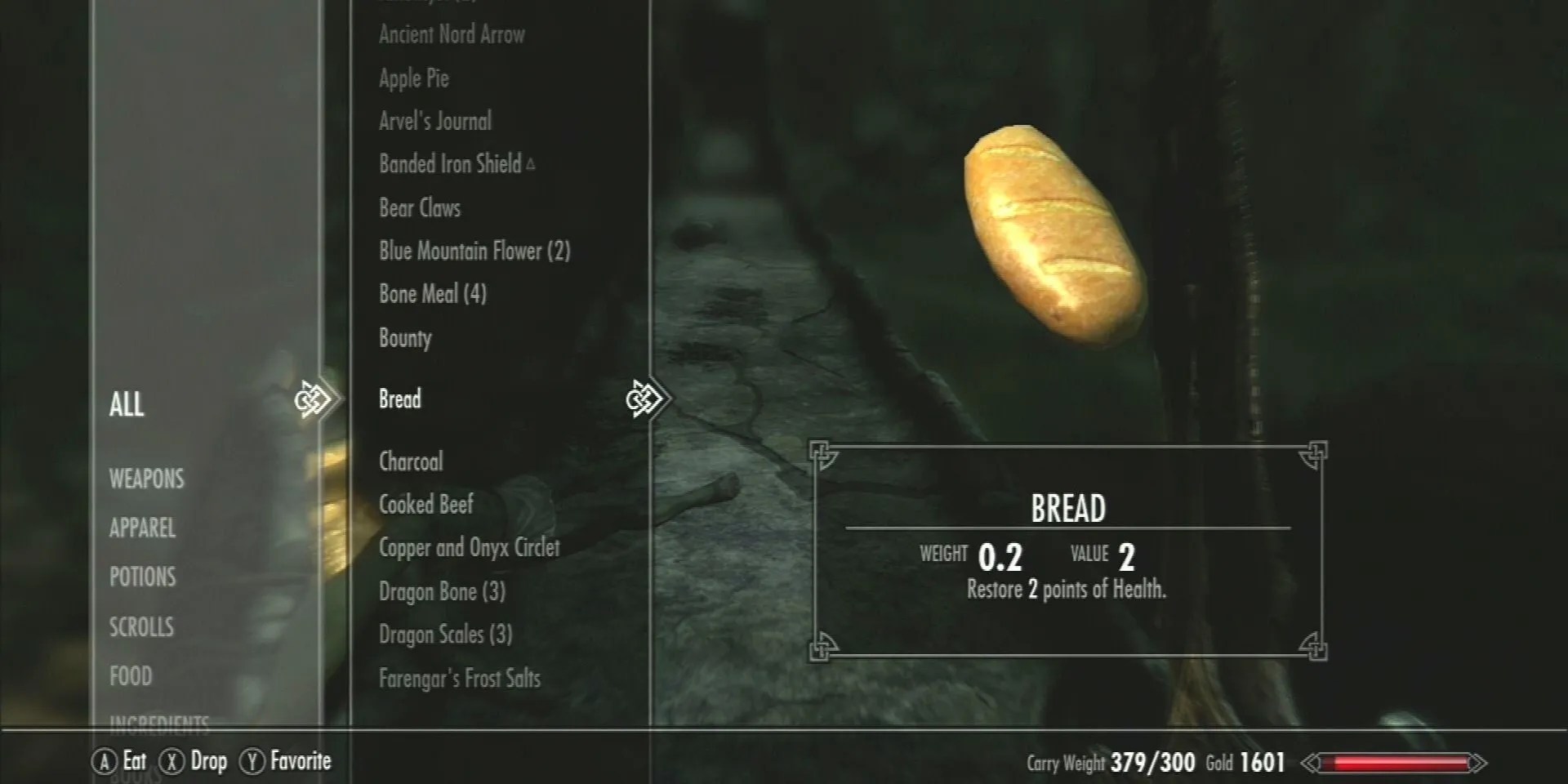Click the (X) Drop button prompt icon
1568x784 pixels.
(x=172, y=761)
